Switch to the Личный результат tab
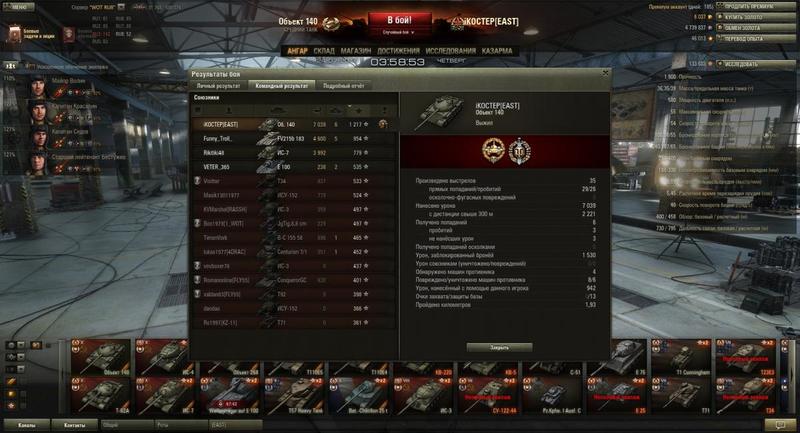Image resolution: width=800 pixels, height=433 pixels. pos(218,86)
